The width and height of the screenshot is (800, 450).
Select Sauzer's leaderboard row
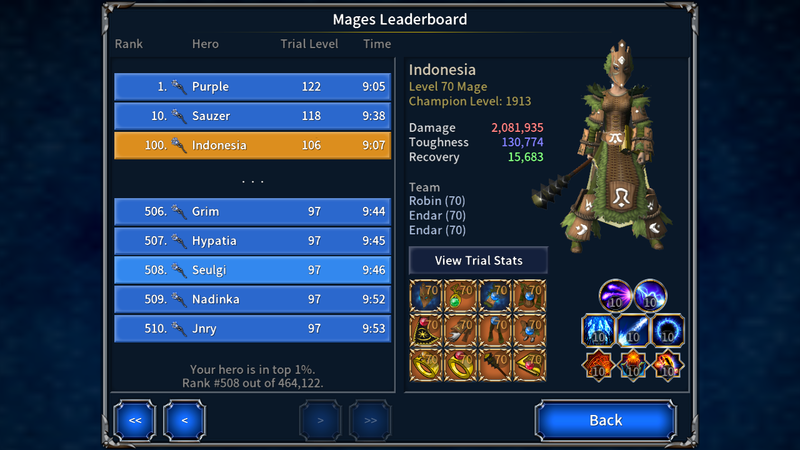252,116
